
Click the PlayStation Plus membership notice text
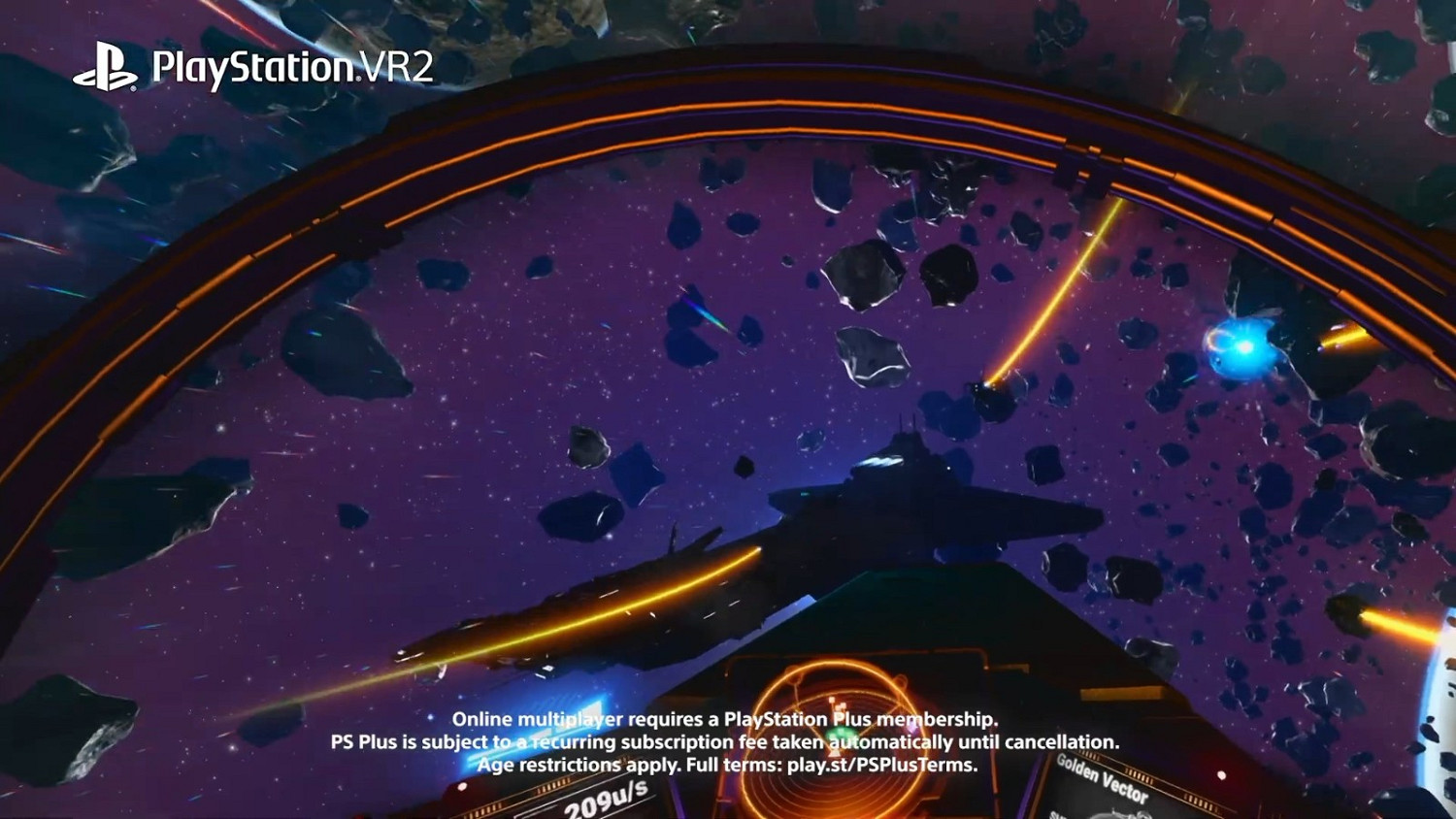726,720
